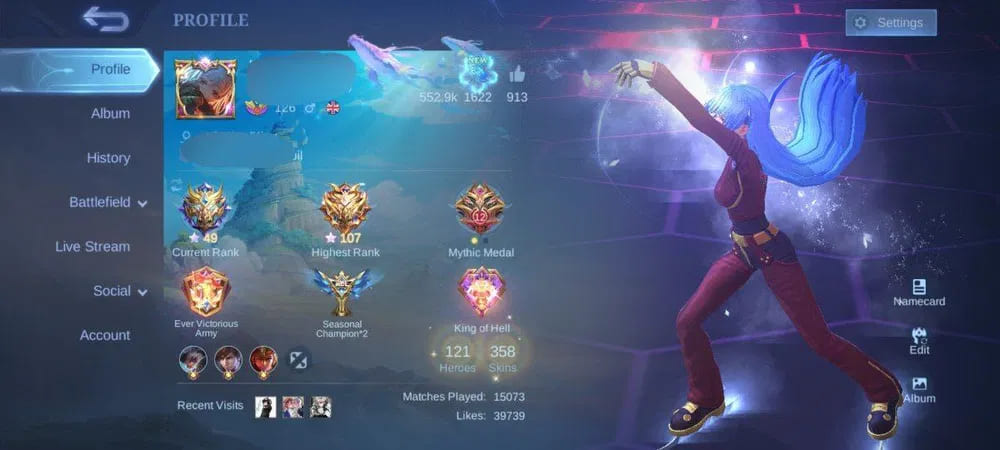Click the player avatar portrait

coord(205,88)
